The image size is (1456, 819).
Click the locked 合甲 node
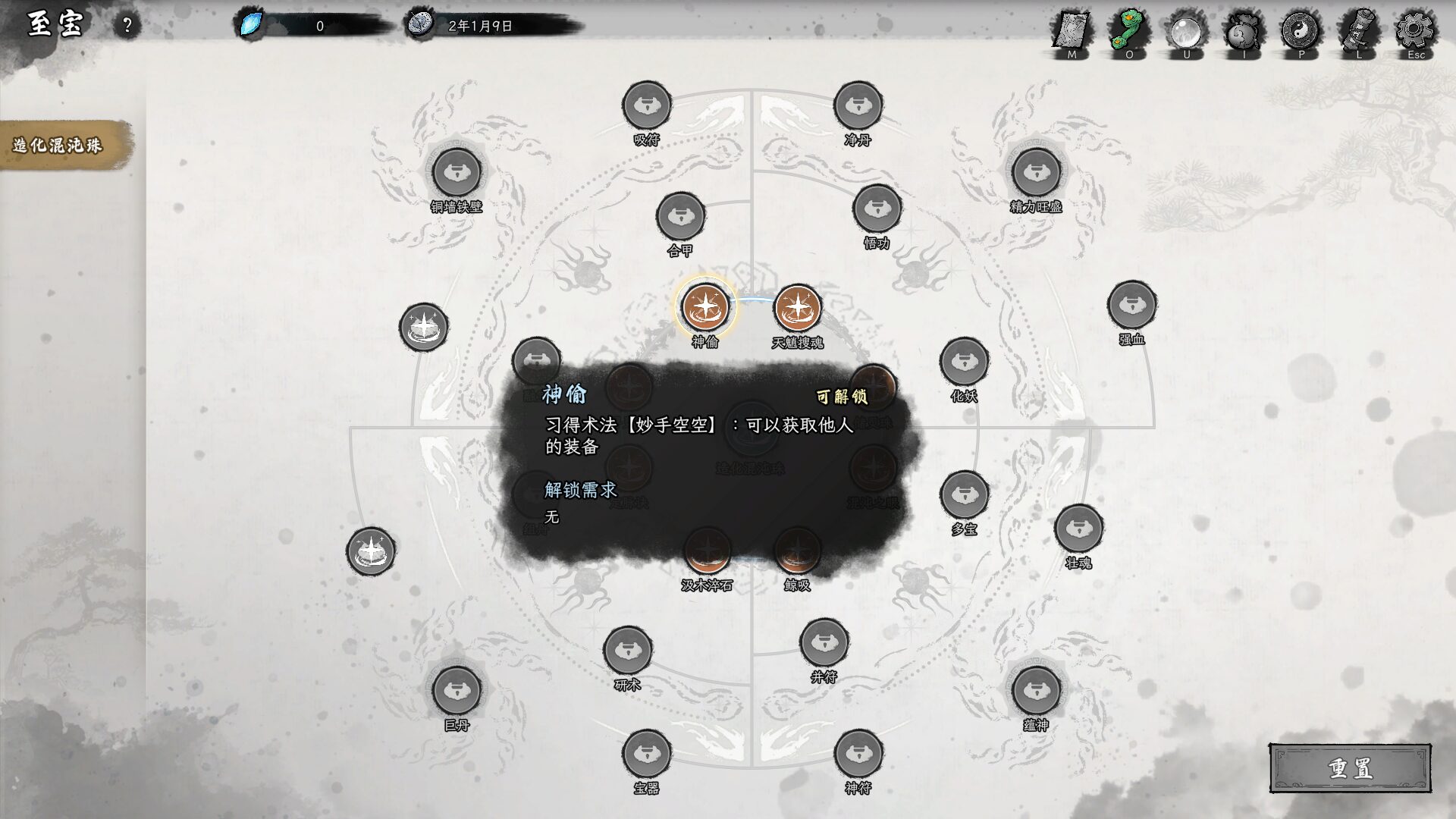680,217
